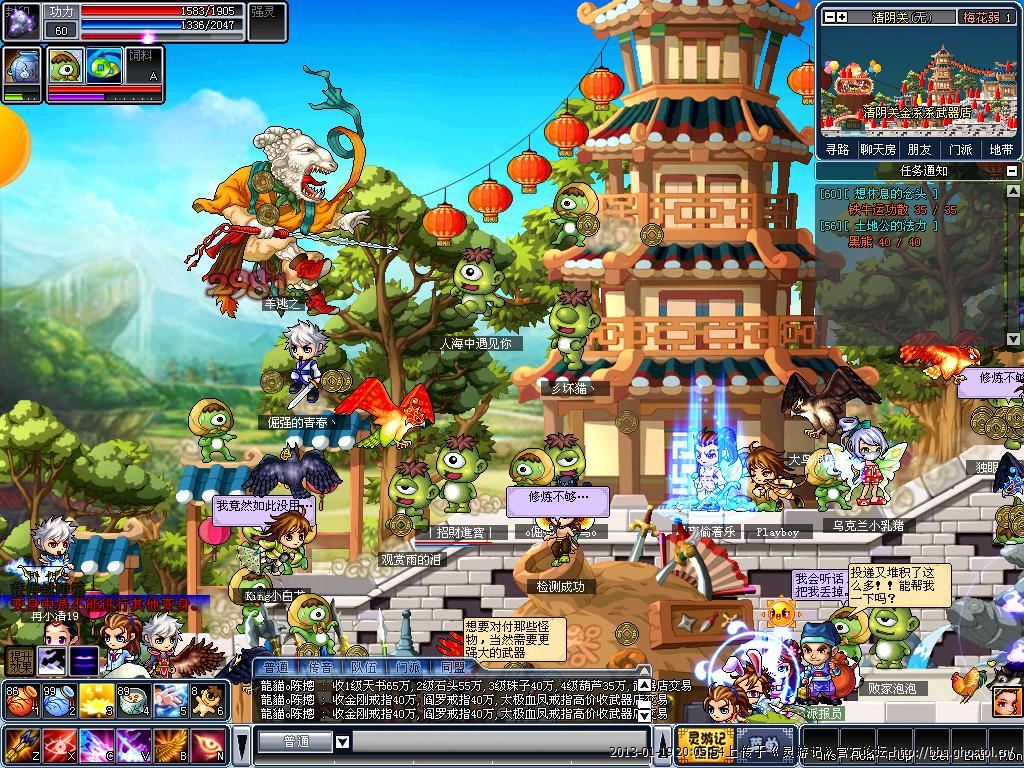Open the 灵游记 商店 shop button
Screen dimensions: 1024x768
[x=705, y=745]
